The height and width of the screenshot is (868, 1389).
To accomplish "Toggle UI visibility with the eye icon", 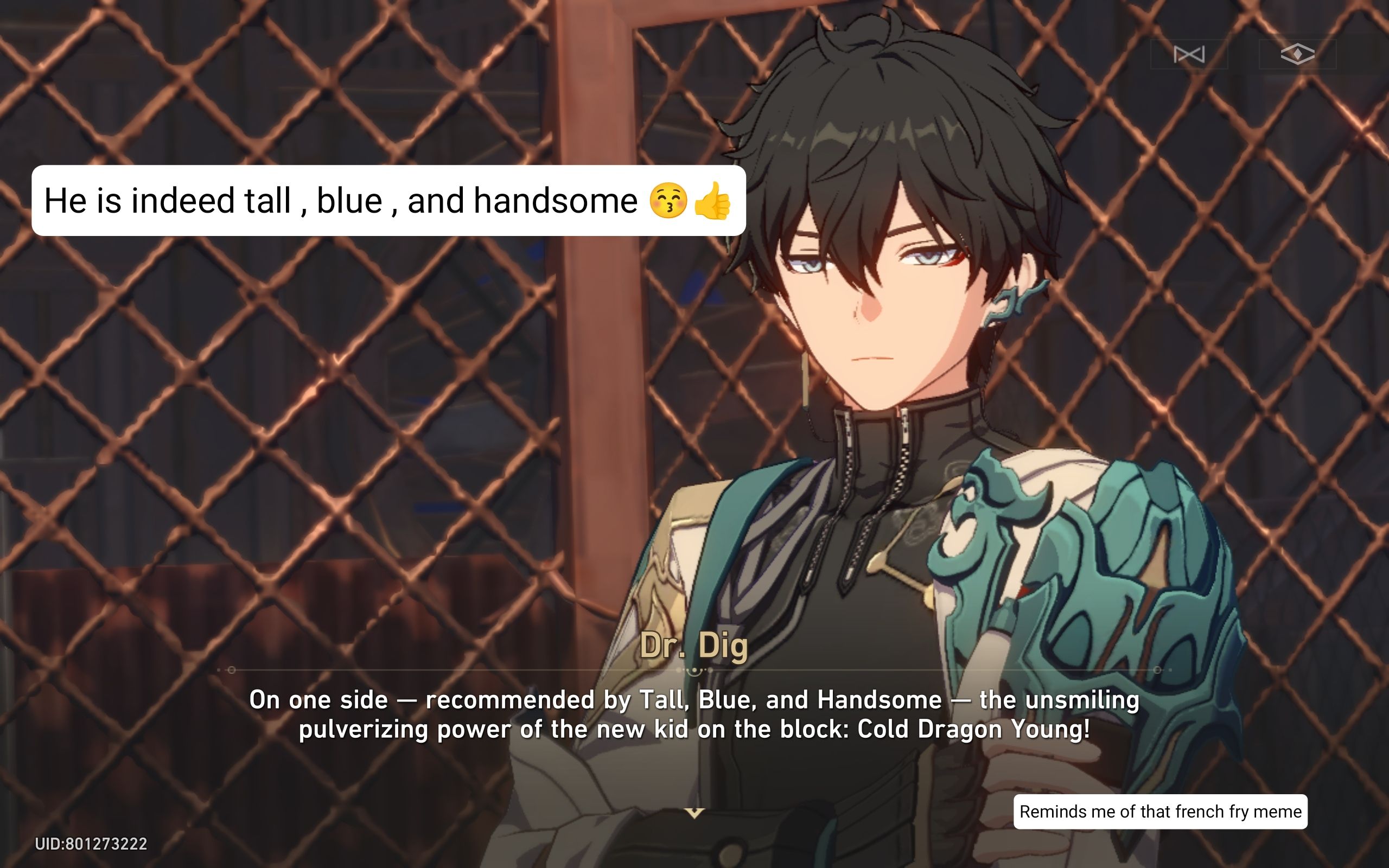I will [x=1298, y=54].
